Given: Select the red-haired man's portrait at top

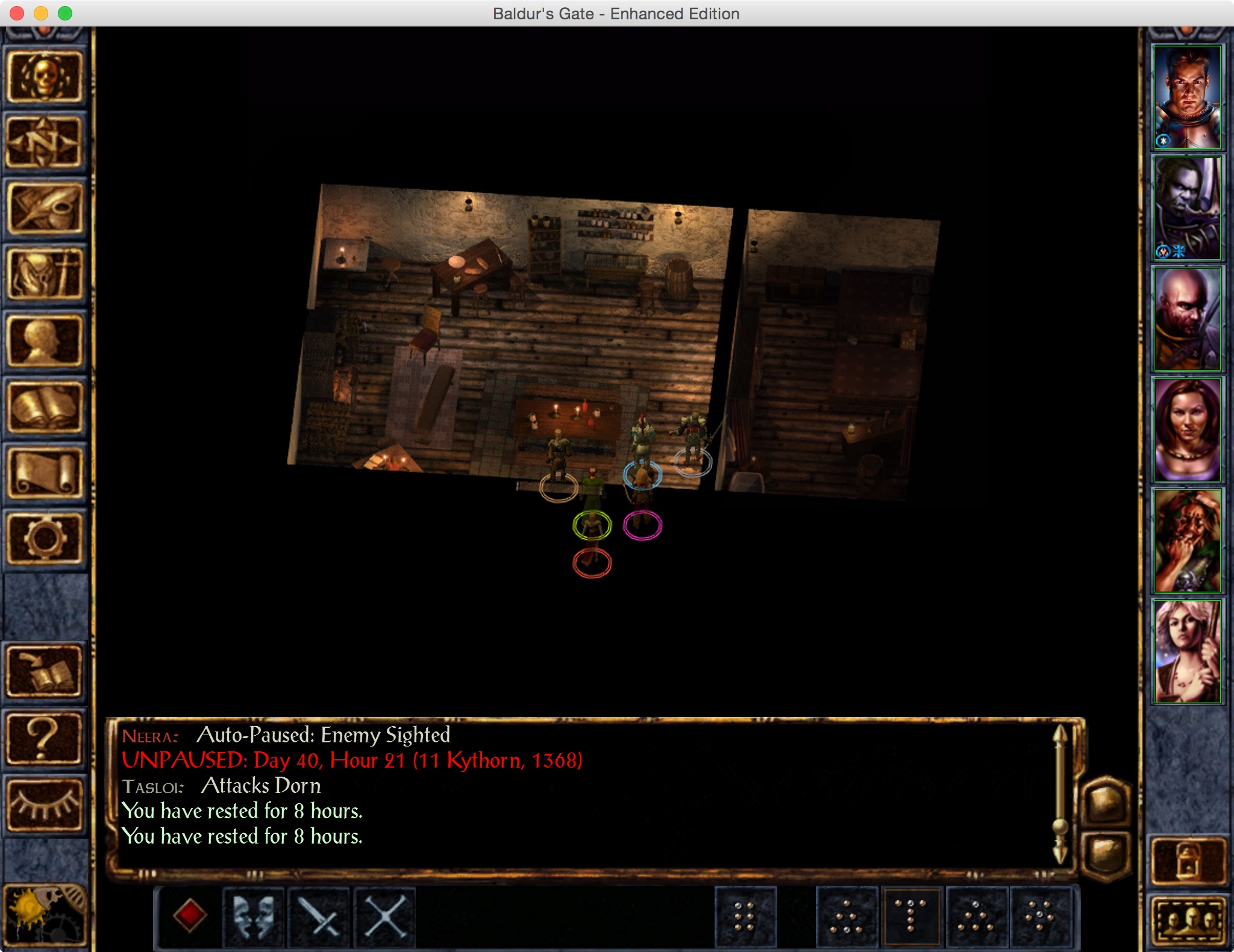Looking at the screenshot, I should pyautogui.click(x=1187, y=98).
